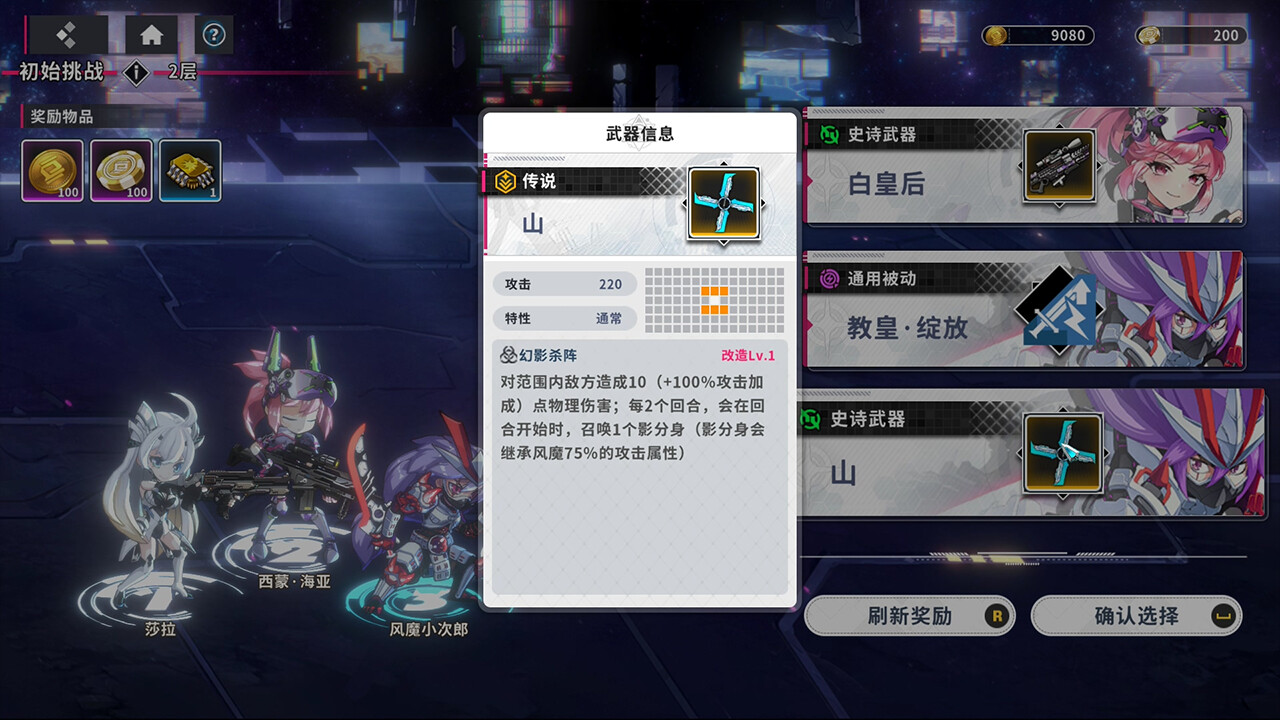This screenshot has height=720, width=1280.
Task: Inspect the gold coin reward item
Action: coord(52,170)
